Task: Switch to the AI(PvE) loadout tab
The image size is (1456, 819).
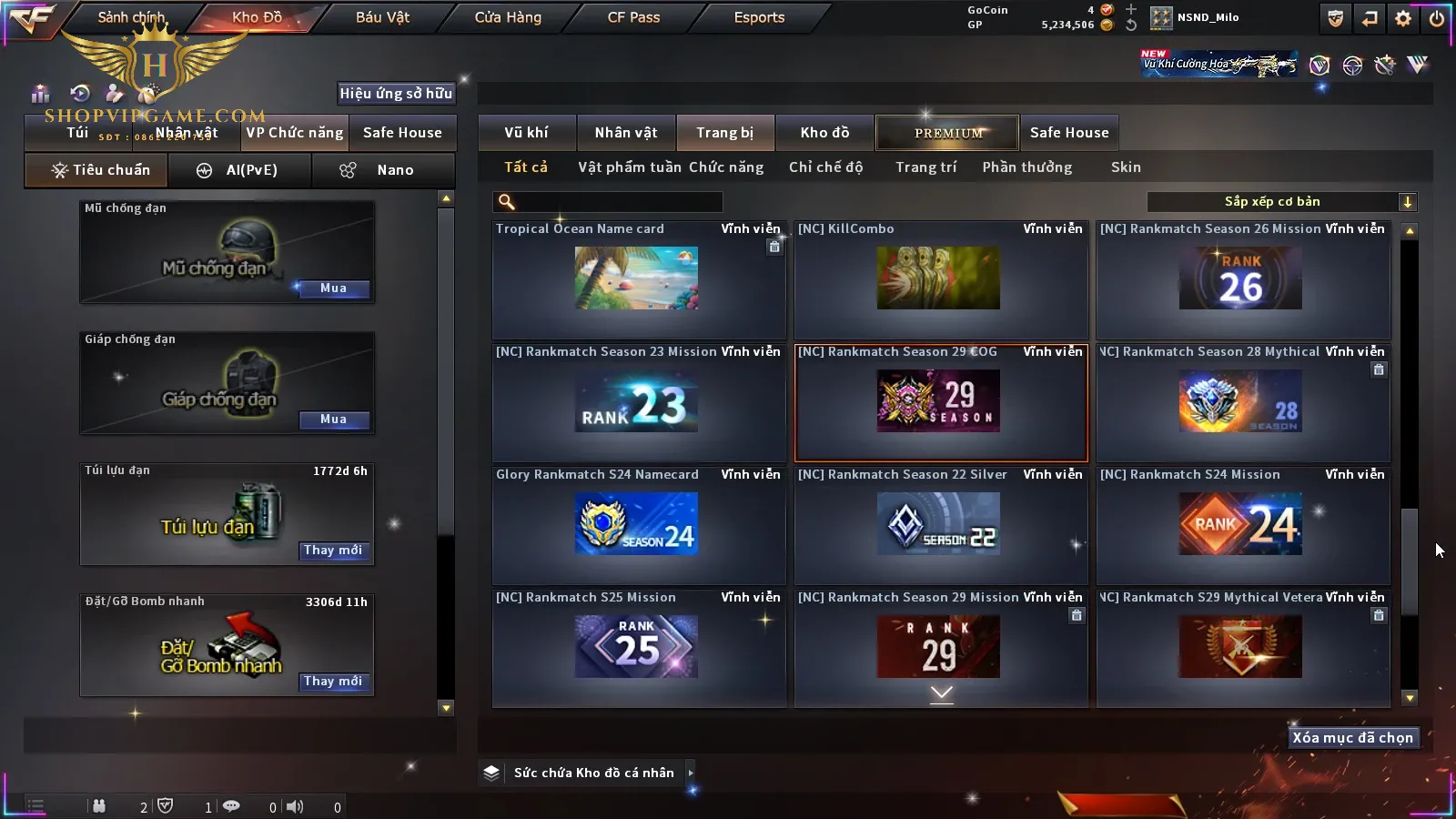Action: [x=239, y=170]
